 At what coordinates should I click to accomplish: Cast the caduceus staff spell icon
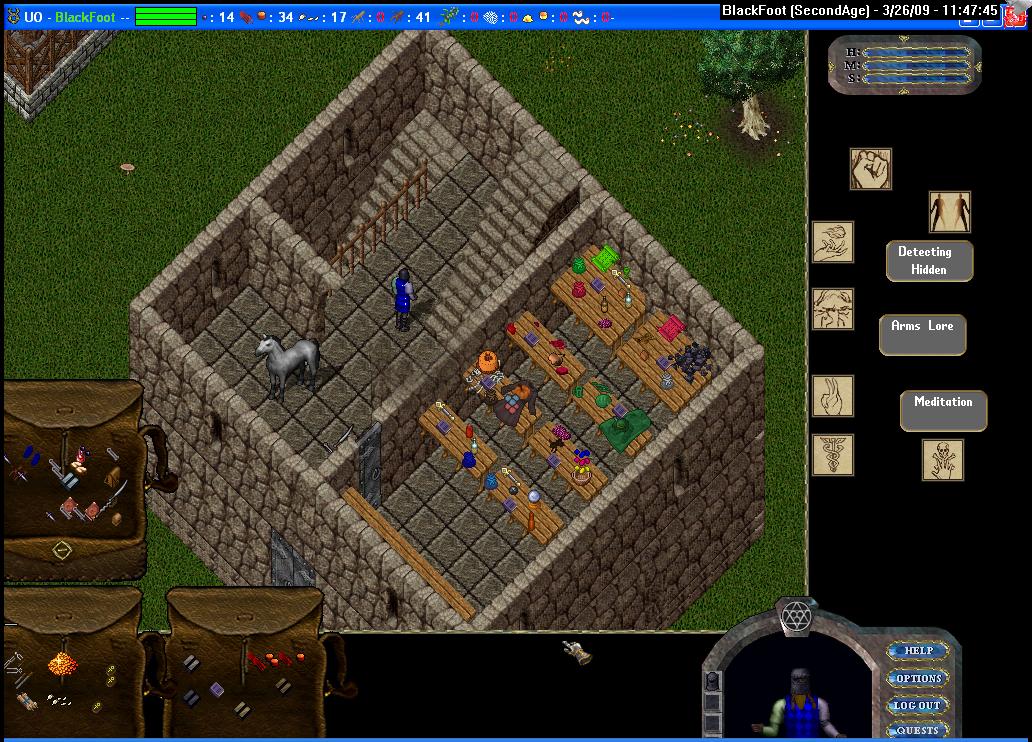pos(833,454)
